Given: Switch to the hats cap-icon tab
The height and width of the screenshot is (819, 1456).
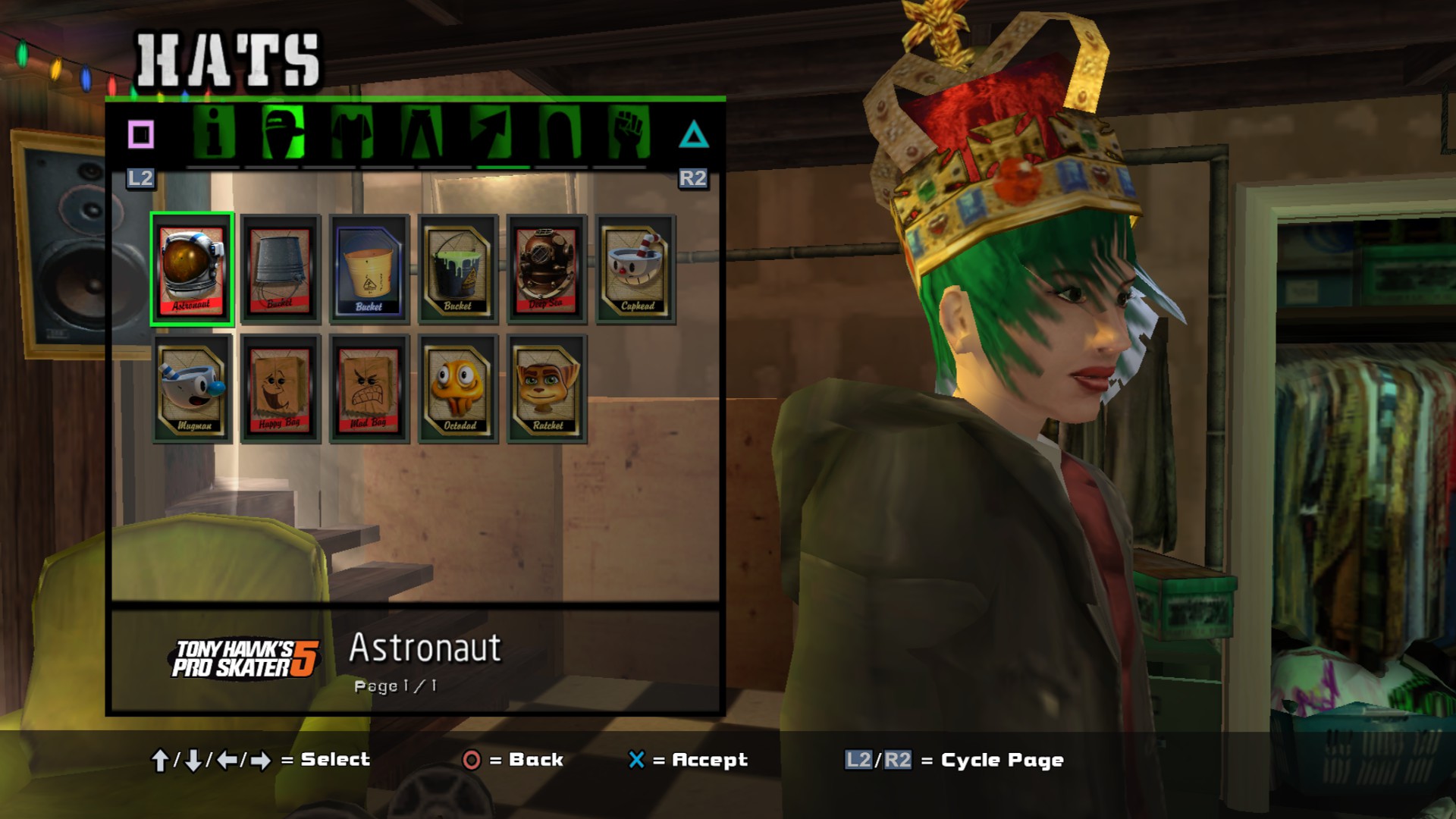Looking at the screenshot, I should coord(283,133).
